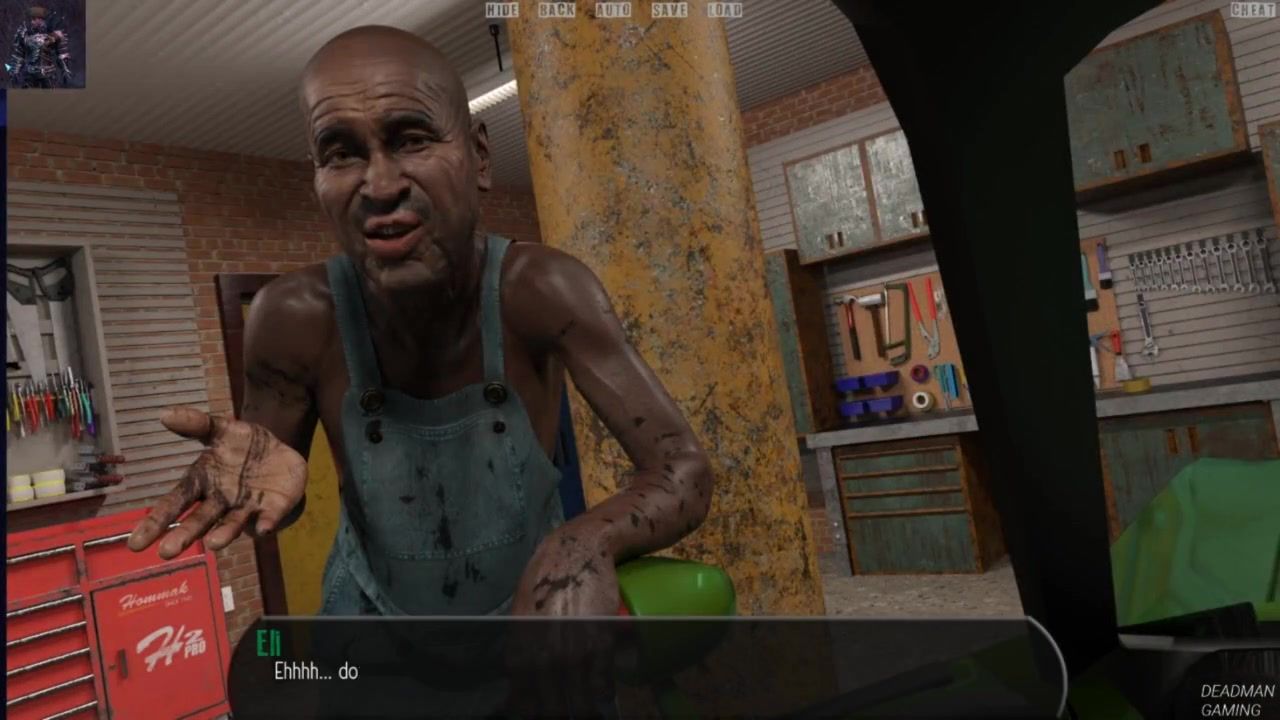
Task: Hide the dialogue interface with HIDE
Action: pyautogui.click(x=501, y=10)
